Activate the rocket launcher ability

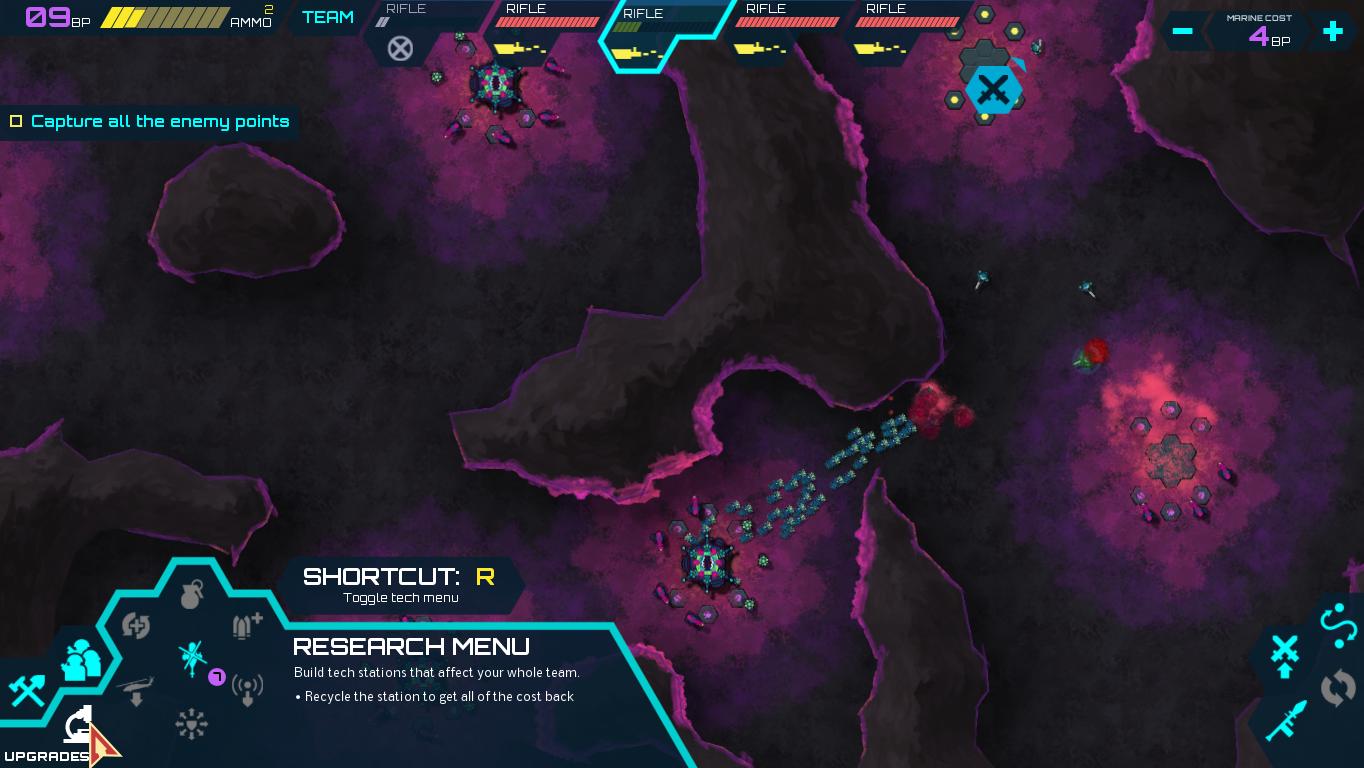[x=1284, y=721]
